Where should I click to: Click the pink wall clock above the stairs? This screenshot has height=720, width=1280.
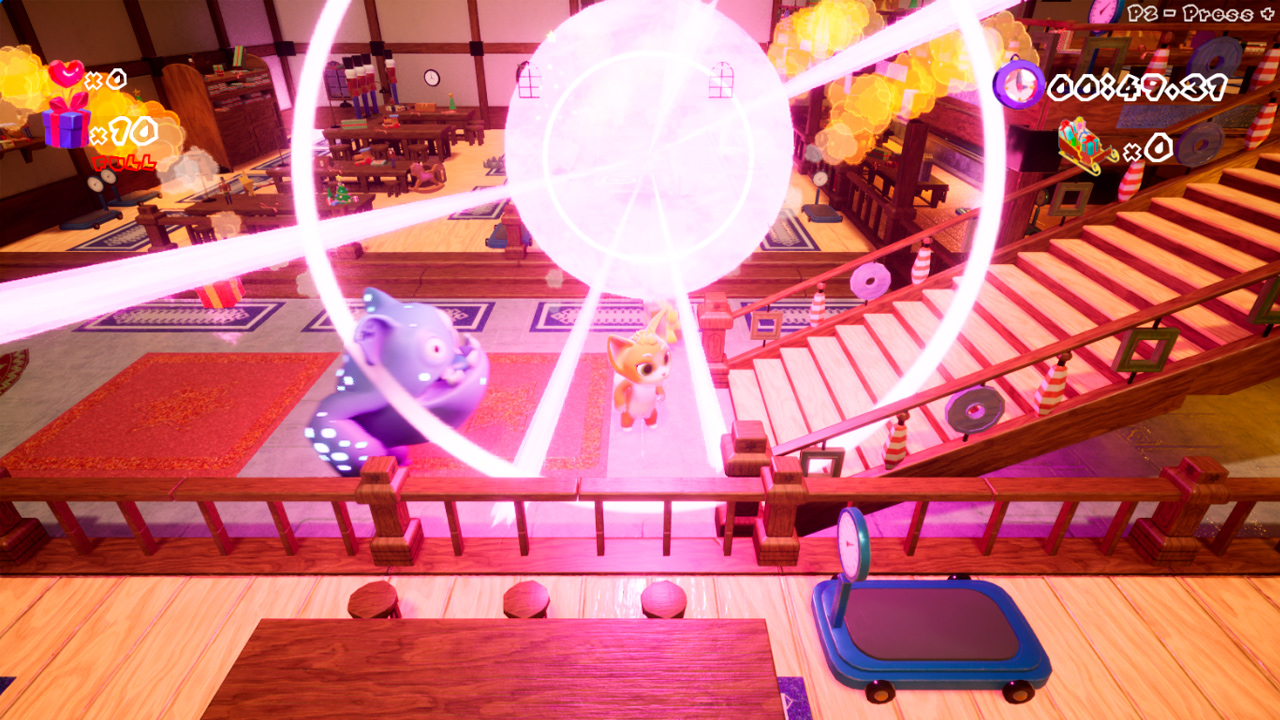[1101, 14]
